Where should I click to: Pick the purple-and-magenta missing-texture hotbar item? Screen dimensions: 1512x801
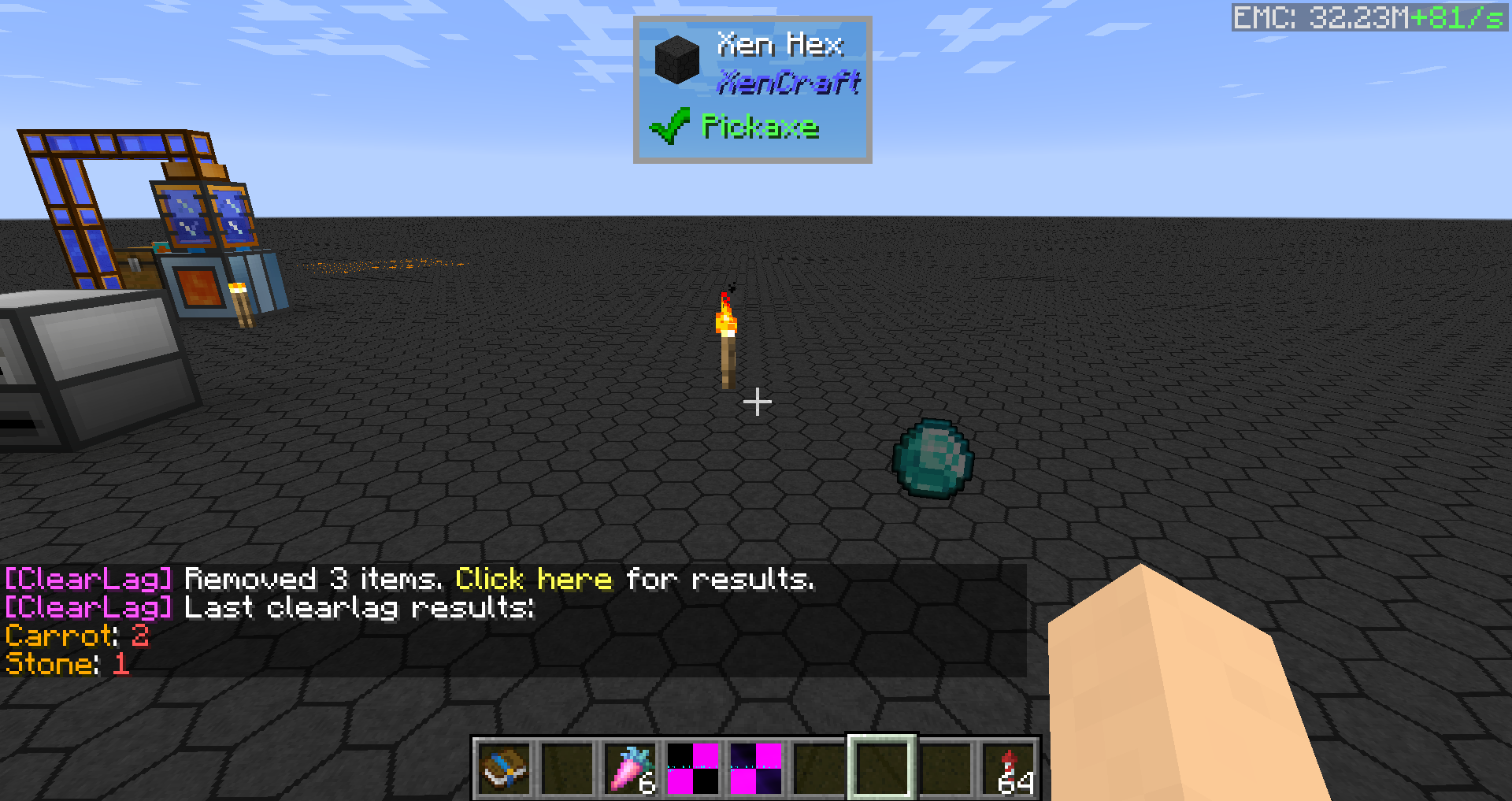click(756, 768)
